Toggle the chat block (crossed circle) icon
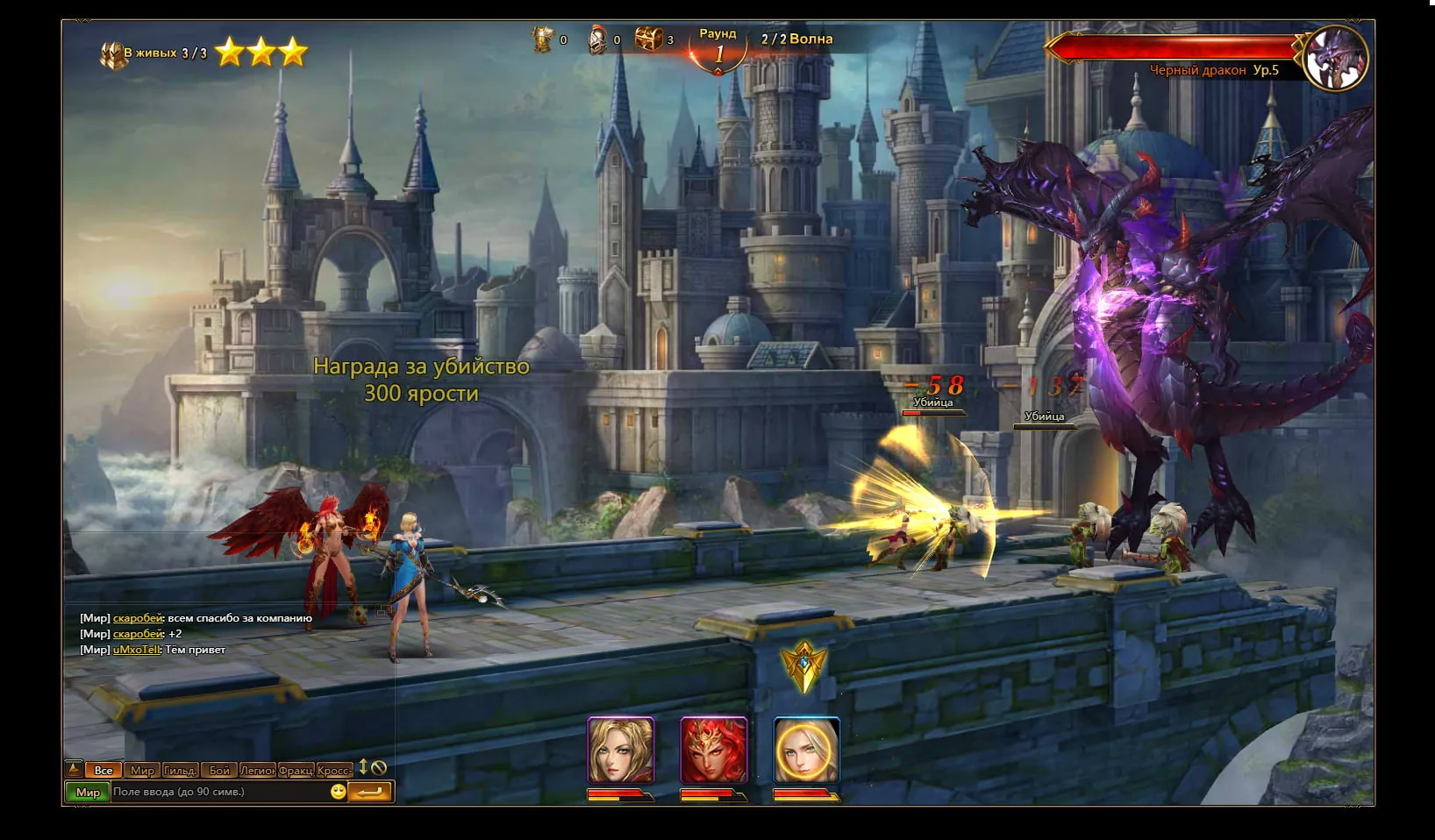Image resolution: width=1435 pixels, height=840 pixels. (x=379, y=768)
